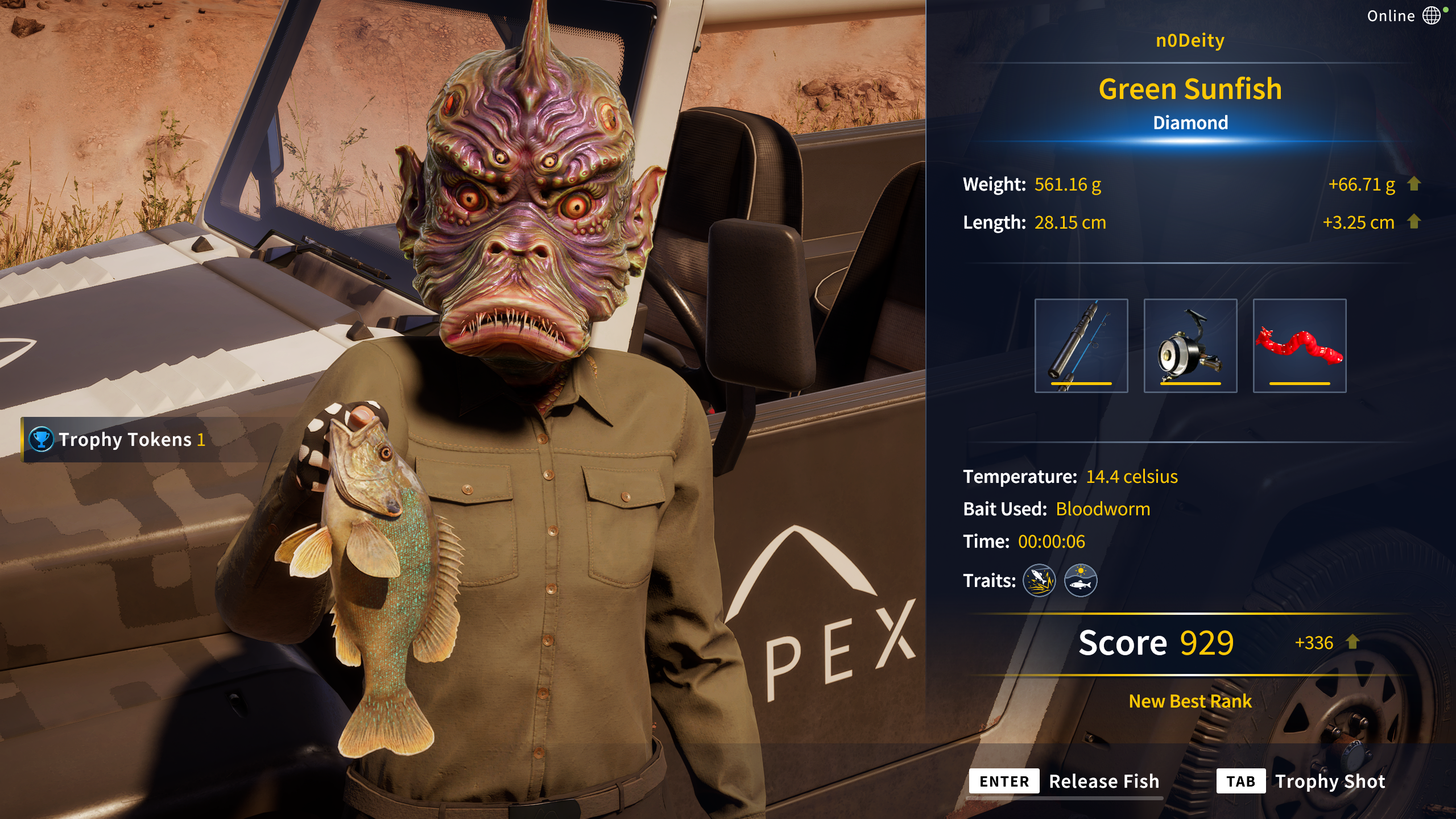The image size is (1456, 819).
Task: Select the red Bloodworm bait slot
Action: pyautogui.click(x=1299, y=345)
